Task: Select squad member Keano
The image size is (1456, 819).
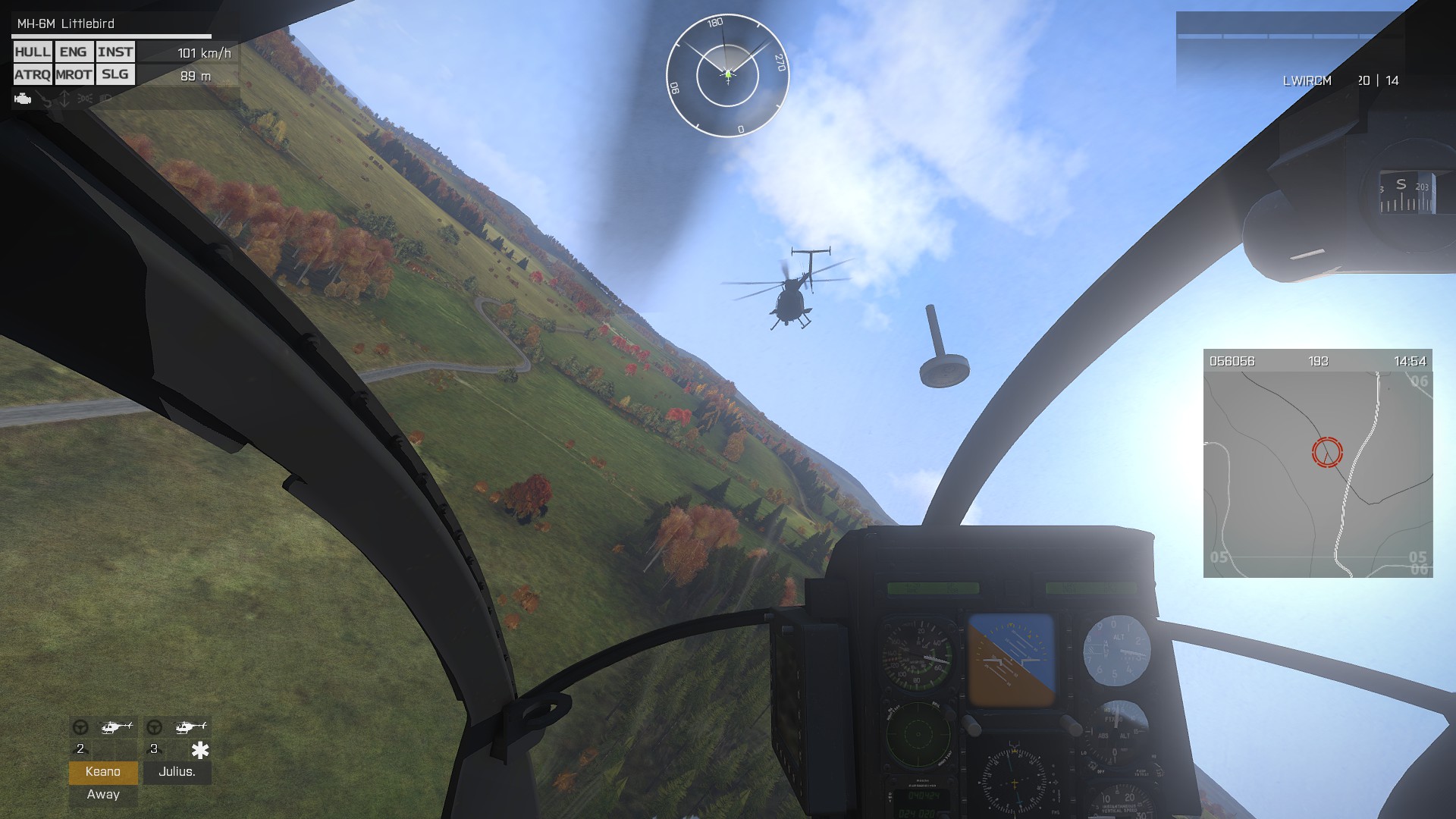Action: [x=103, y=772]
